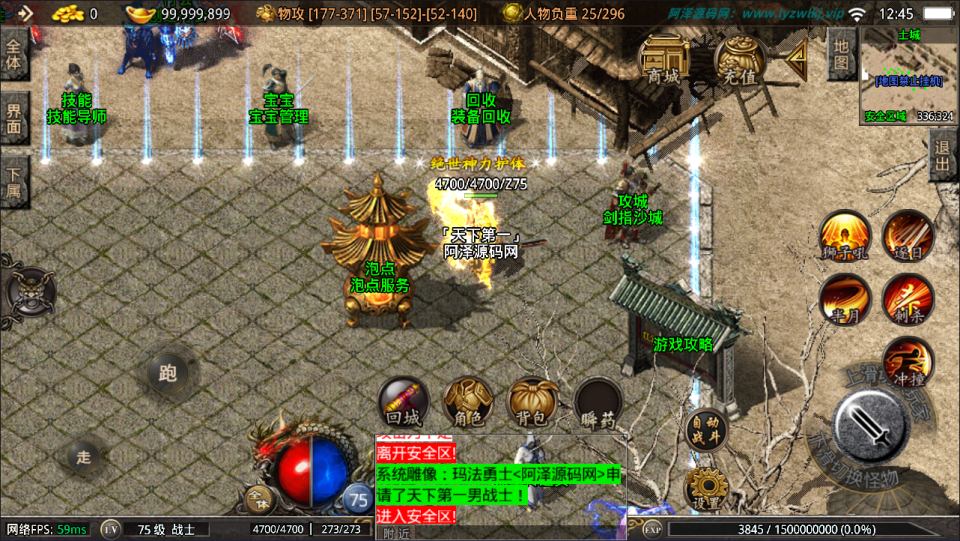Hit the large sword attack button

pos(870,428)
